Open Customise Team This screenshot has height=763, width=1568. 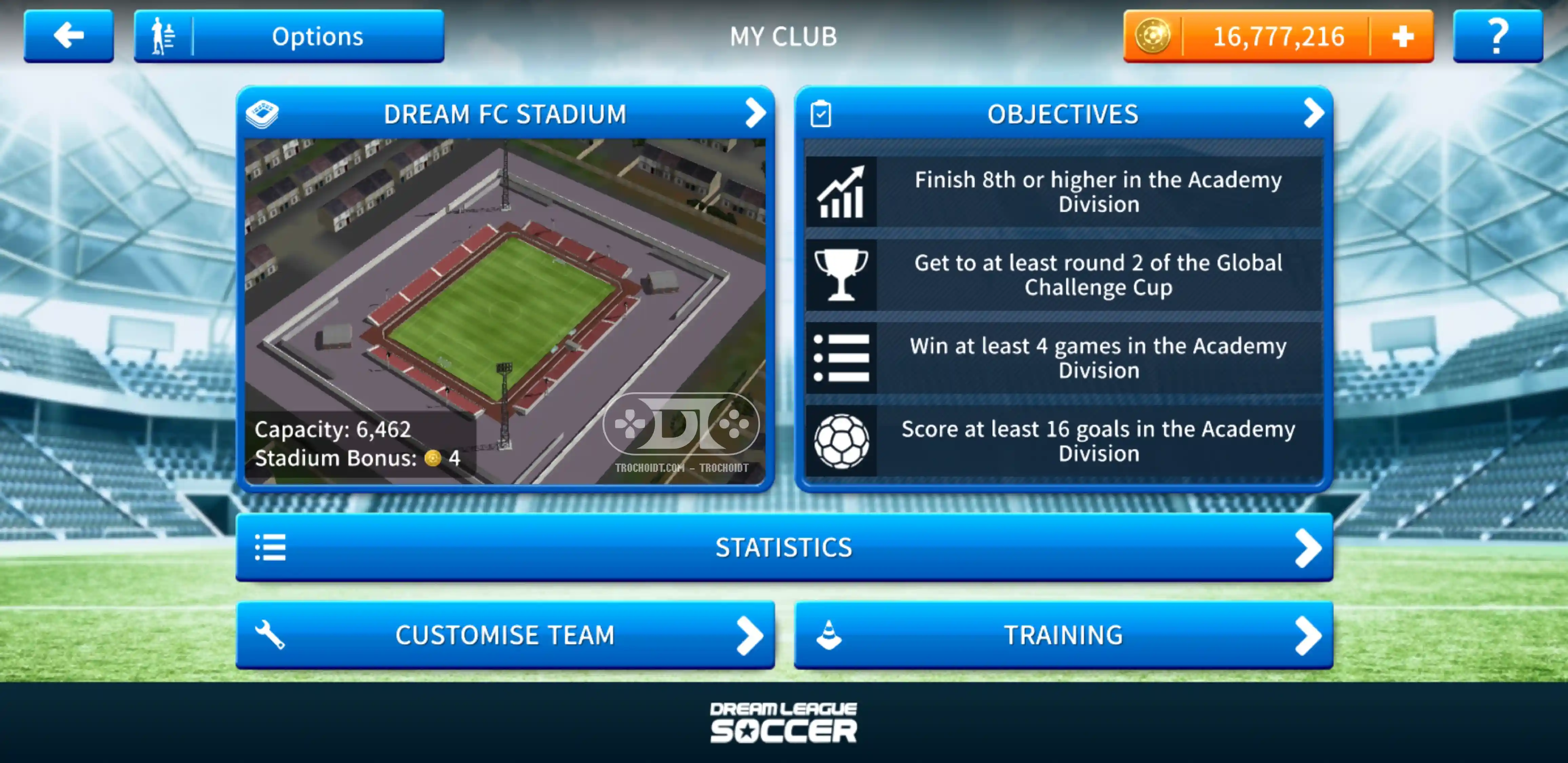point(505,635)
